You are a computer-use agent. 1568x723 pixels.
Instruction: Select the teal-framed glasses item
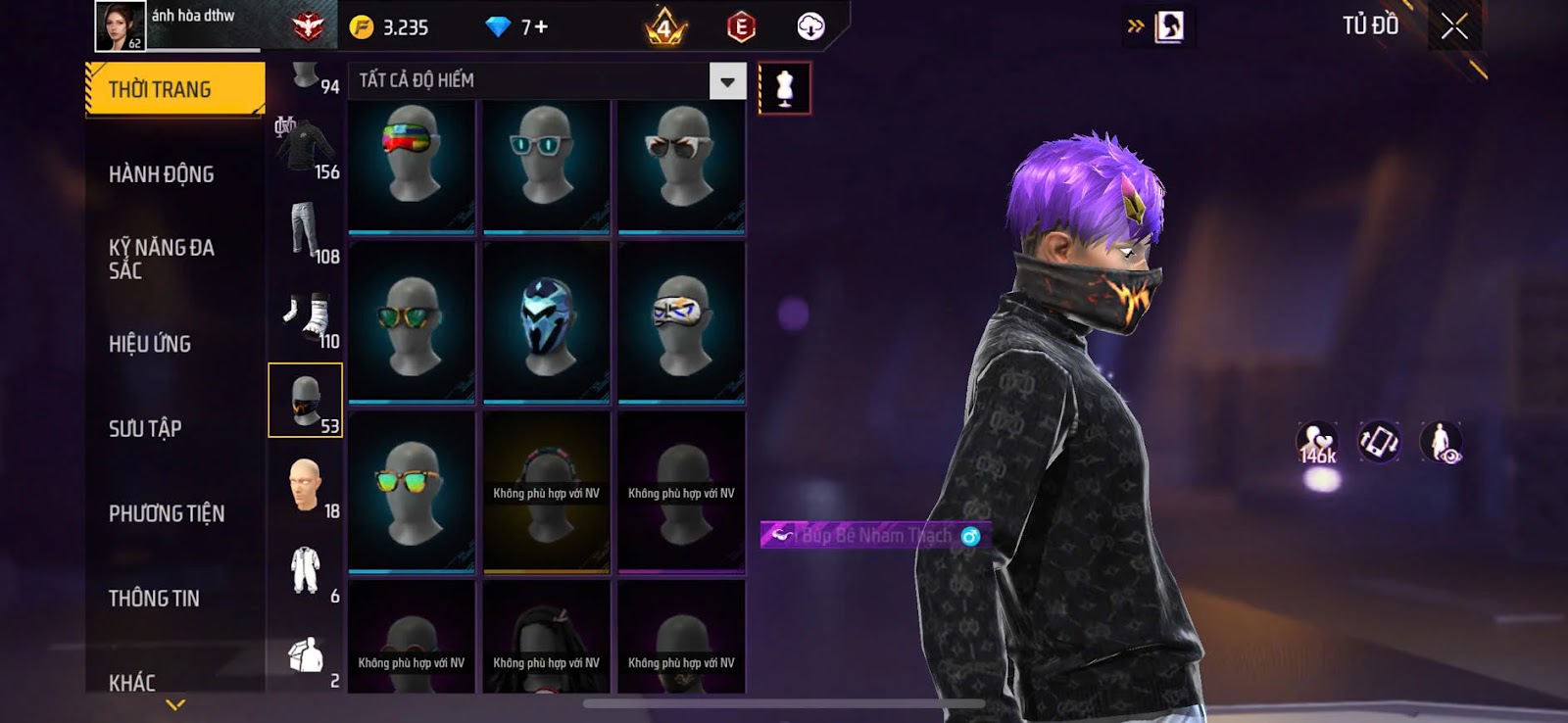[x=546, y=167]
